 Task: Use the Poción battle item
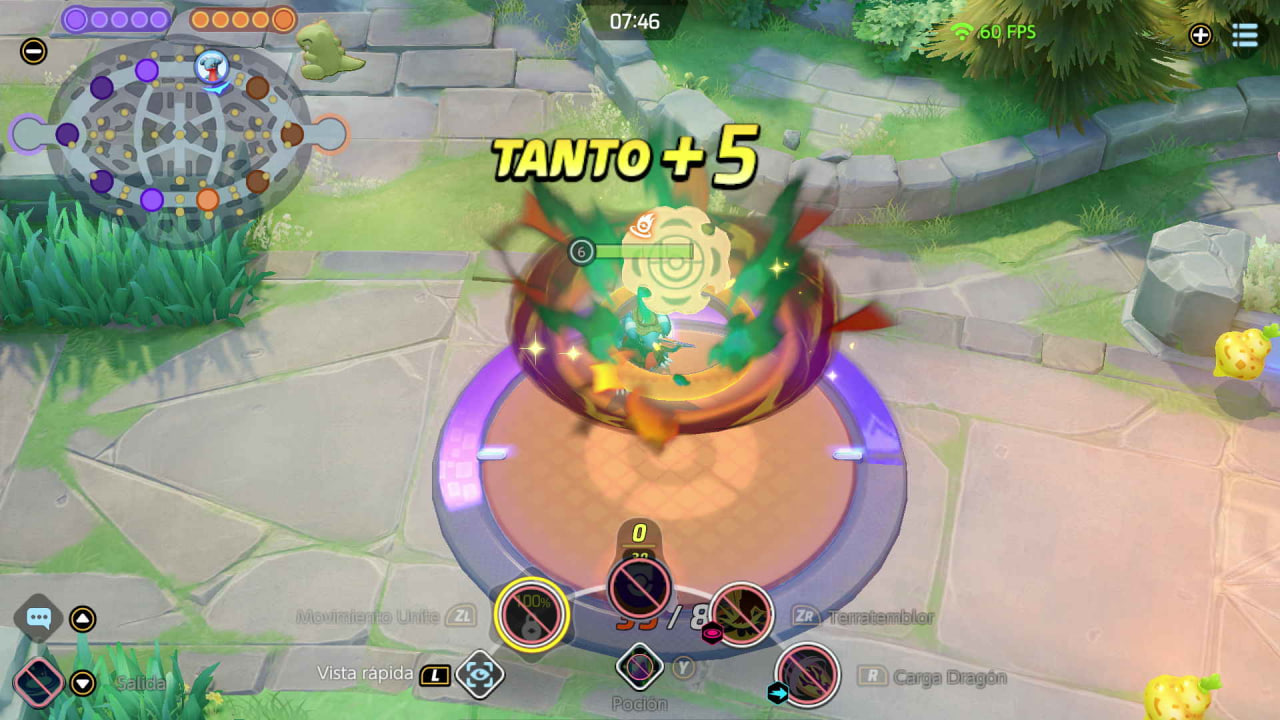pyautogui.click(x=639, y=667)
